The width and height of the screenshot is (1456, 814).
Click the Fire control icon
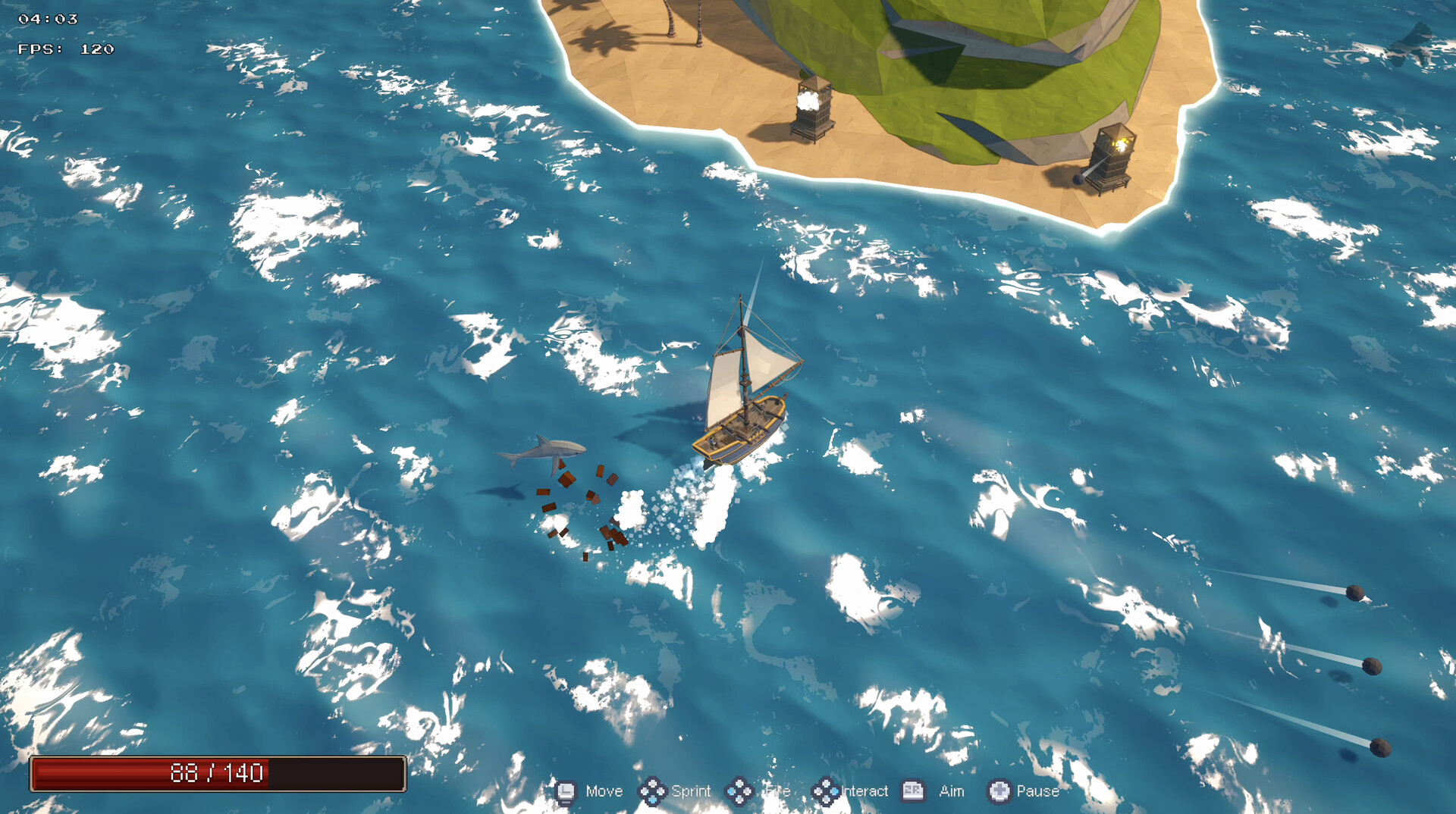click(739, 791)
